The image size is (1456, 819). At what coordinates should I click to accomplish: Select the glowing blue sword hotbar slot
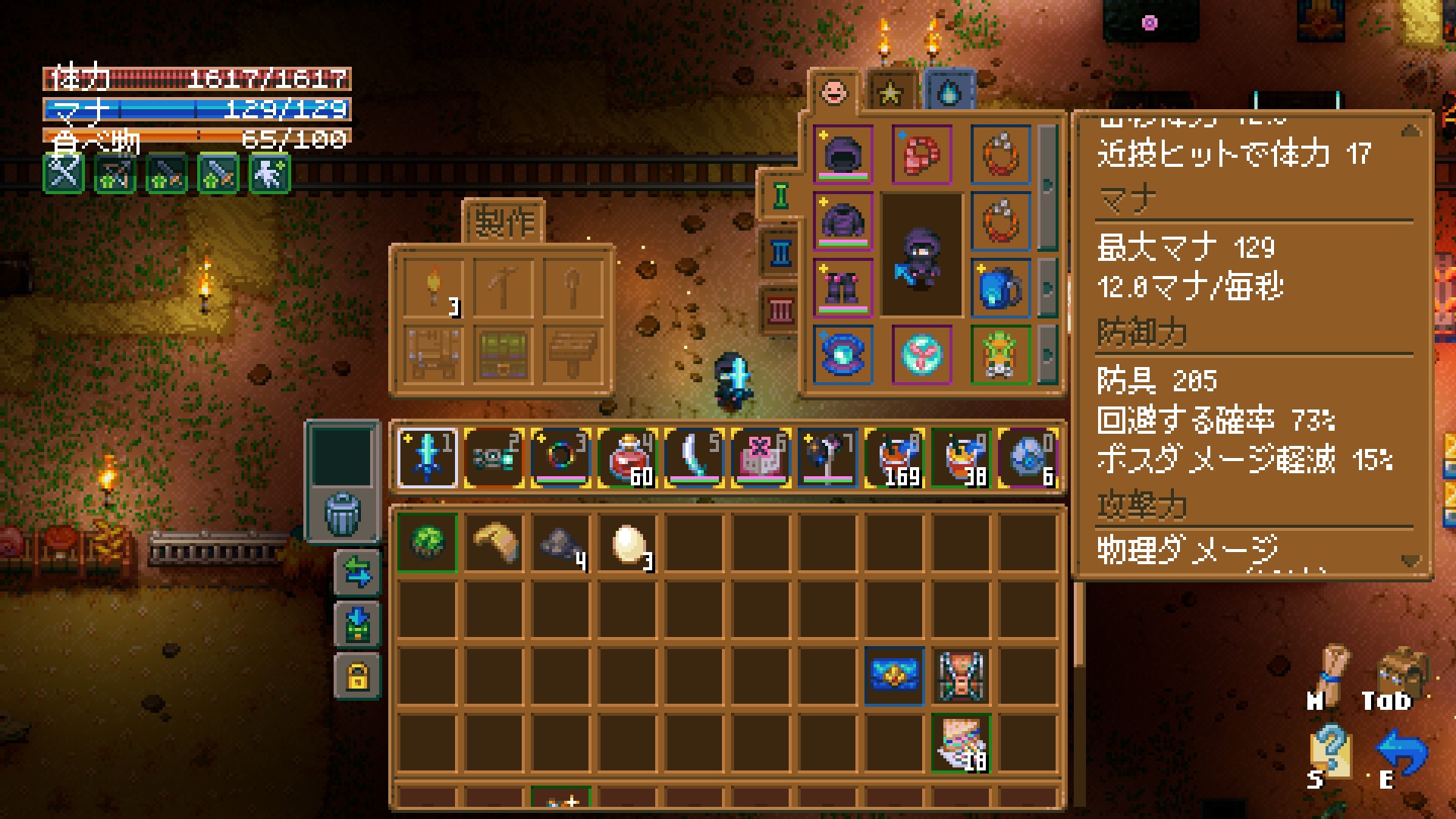[428, 457]
